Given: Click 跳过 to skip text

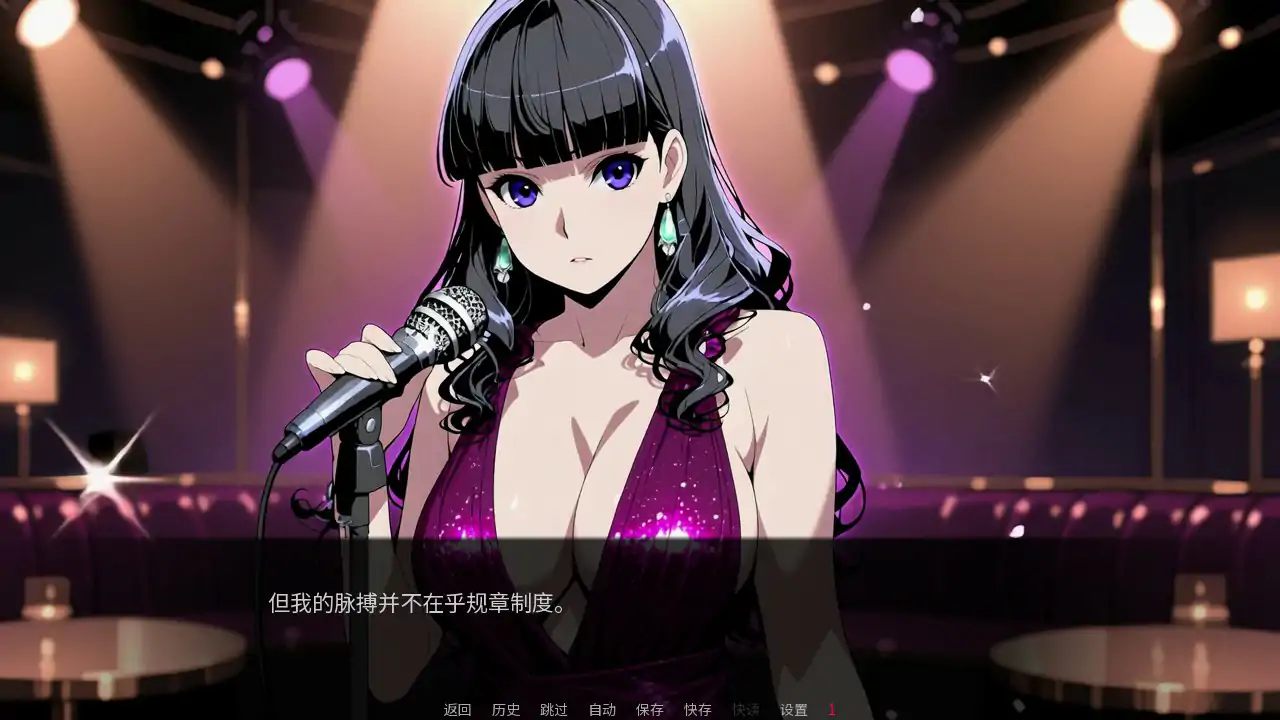Looking at the screenshot, I should pyautogui.click(x=554, y=710).
